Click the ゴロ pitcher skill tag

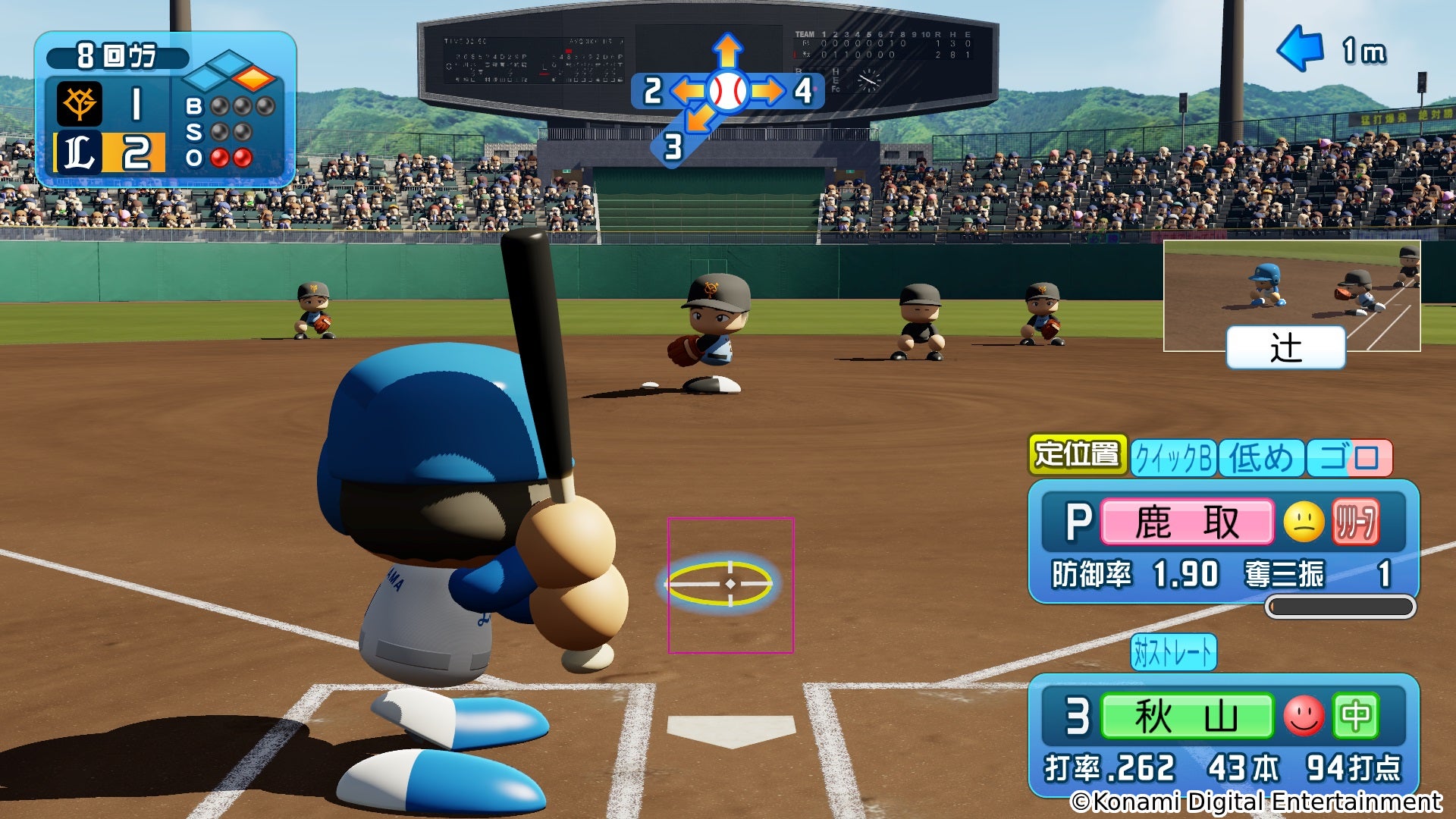tap(1350, 458)
